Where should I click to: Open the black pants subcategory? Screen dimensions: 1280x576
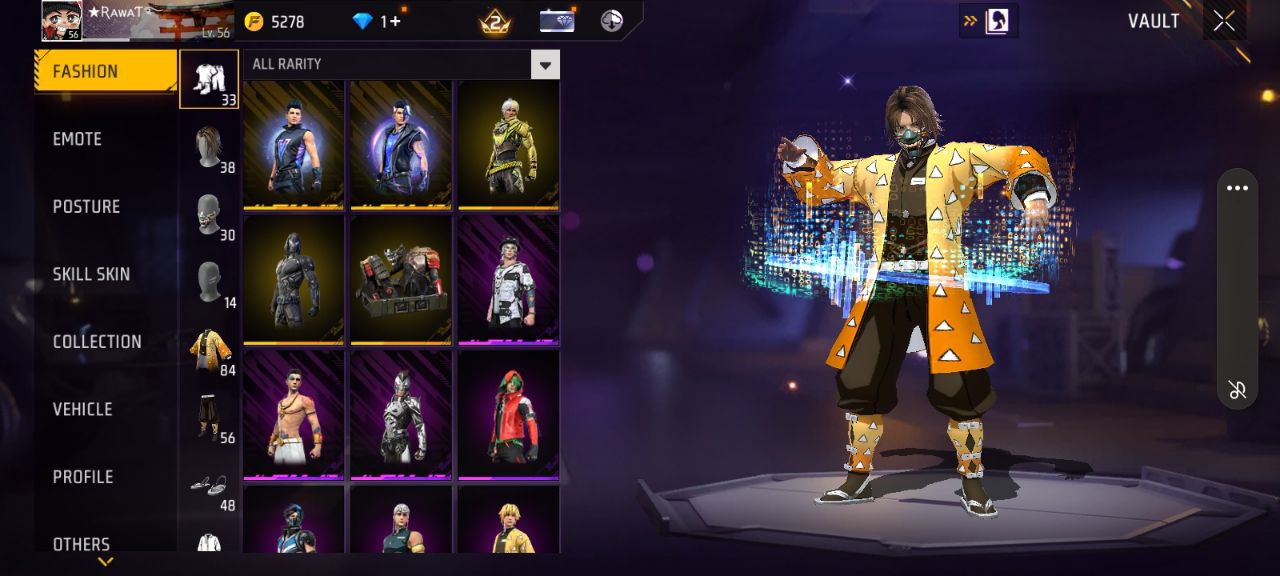tap(209, 416)
